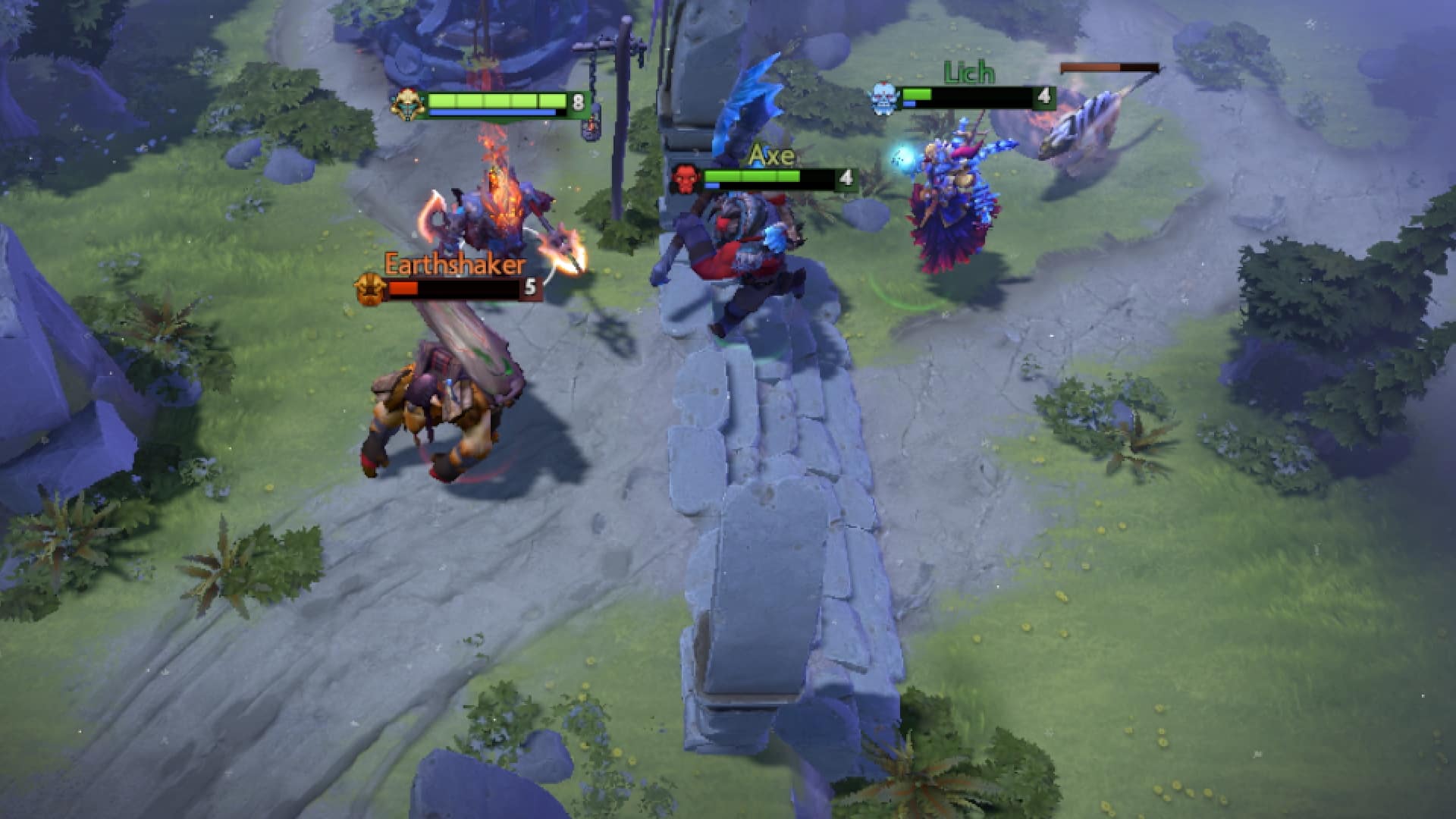Click the Lich hero portrait icon
1456x819 pixels.
tap(883, 99)
